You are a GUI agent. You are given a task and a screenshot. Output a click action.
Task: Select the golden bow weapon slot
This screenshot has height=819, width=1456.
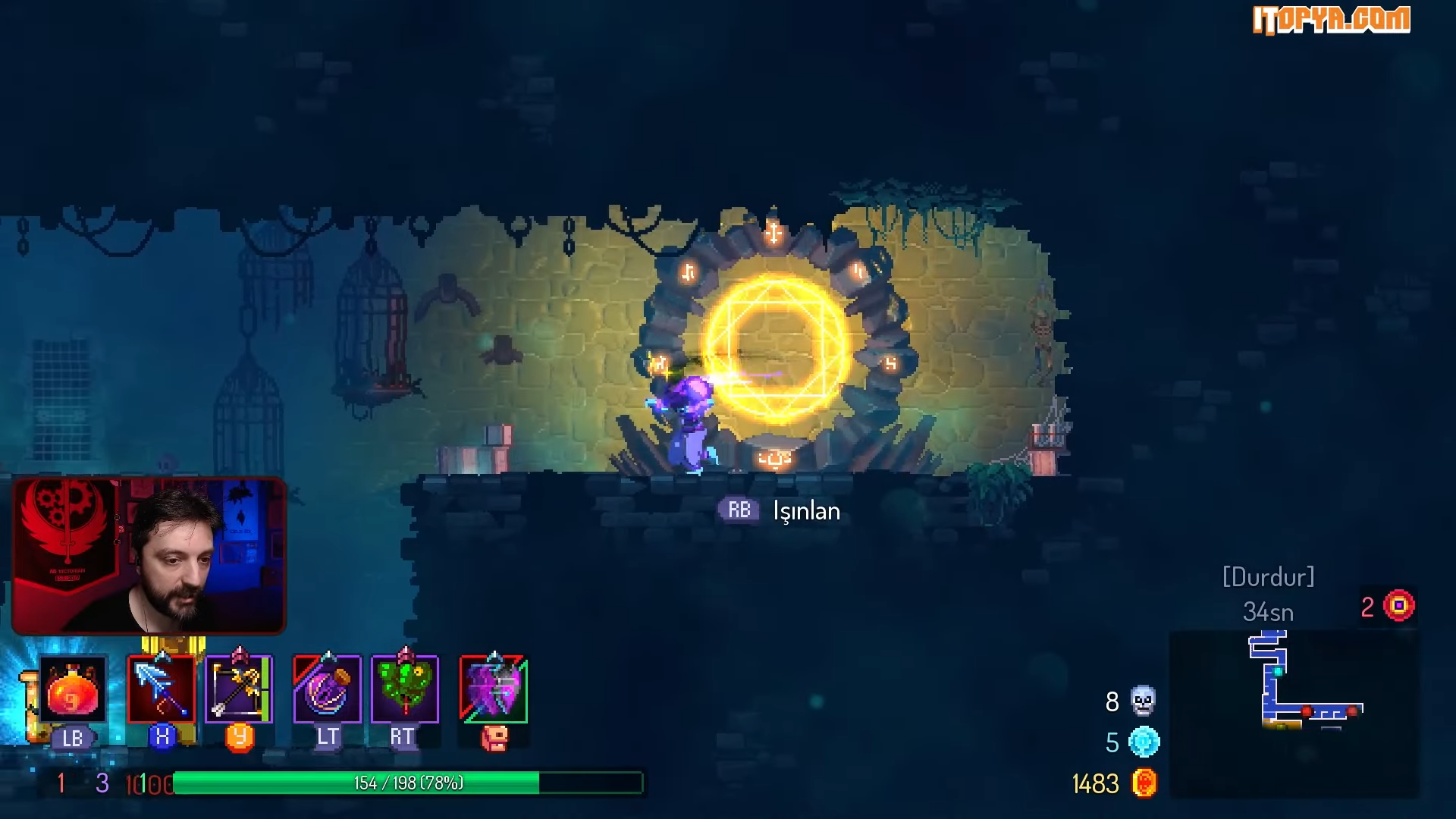click(x=239, y=689)
